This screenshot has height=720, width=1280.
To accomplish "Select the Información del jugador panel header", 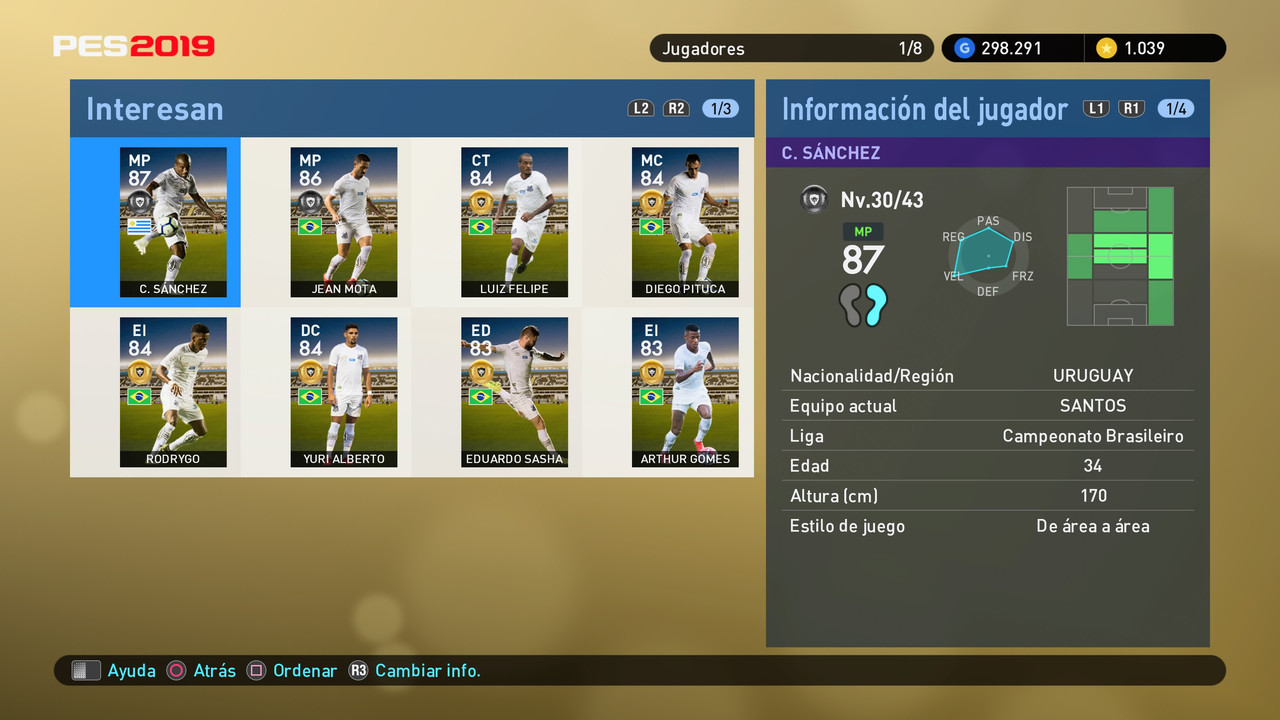I will point(925,108).
